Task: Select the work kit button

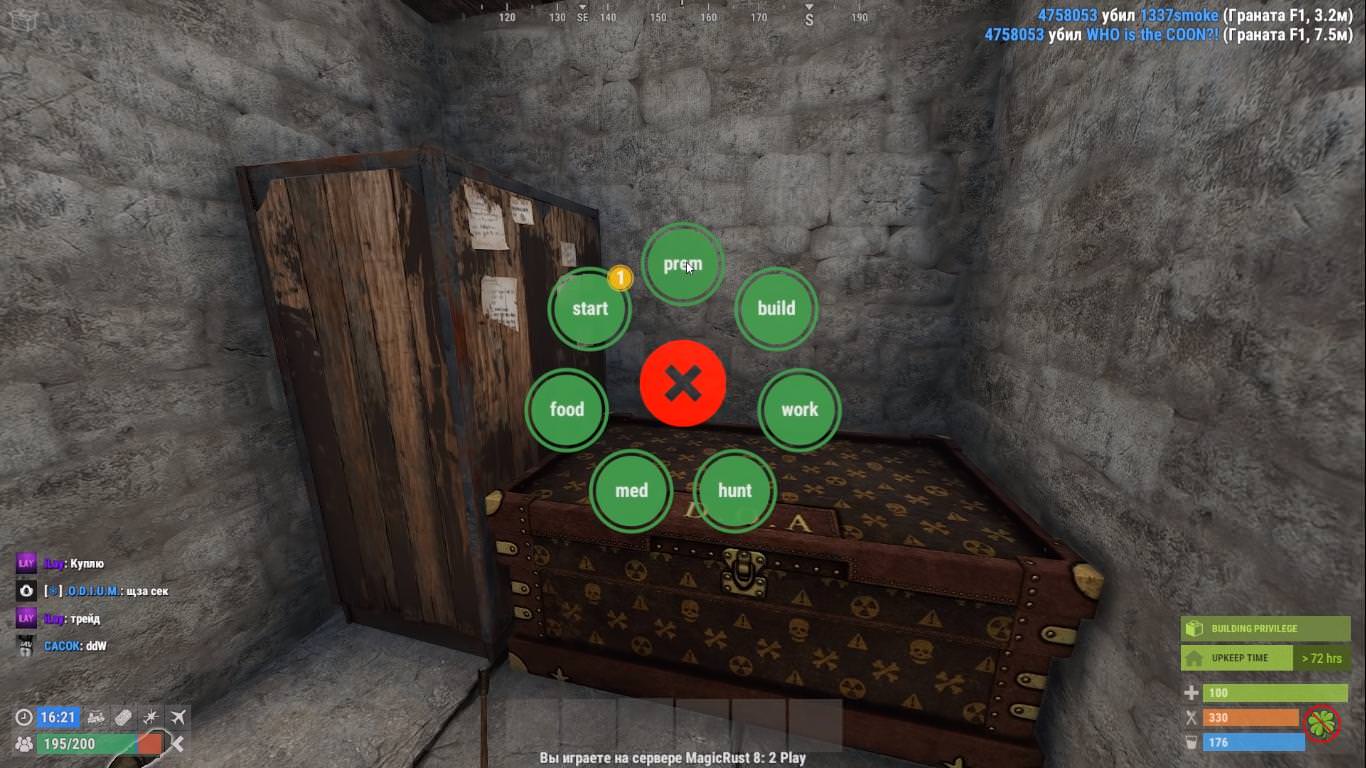Action: coord(799,409)
